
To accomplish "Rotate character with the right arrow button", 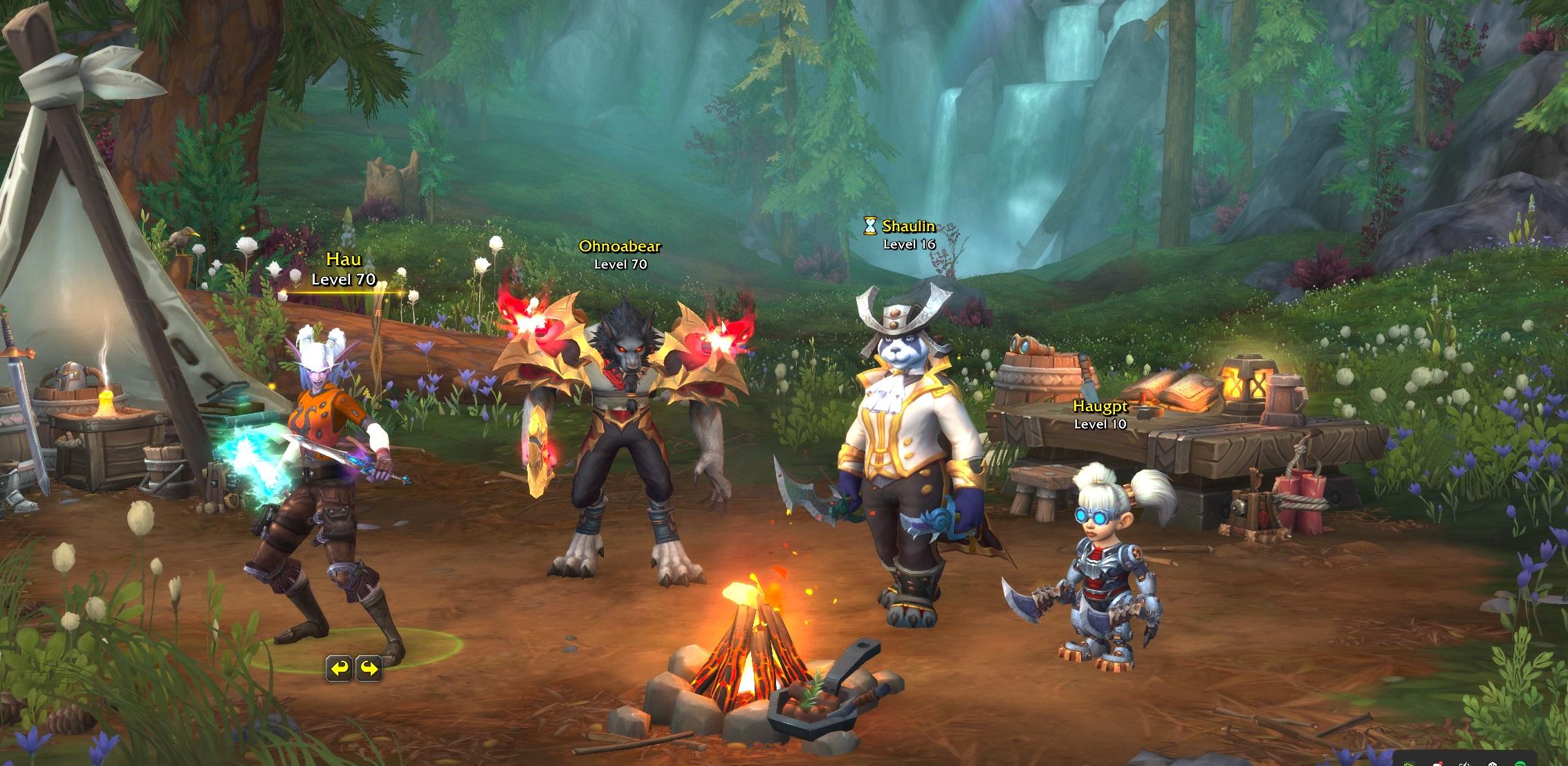I will pos(369,668).
